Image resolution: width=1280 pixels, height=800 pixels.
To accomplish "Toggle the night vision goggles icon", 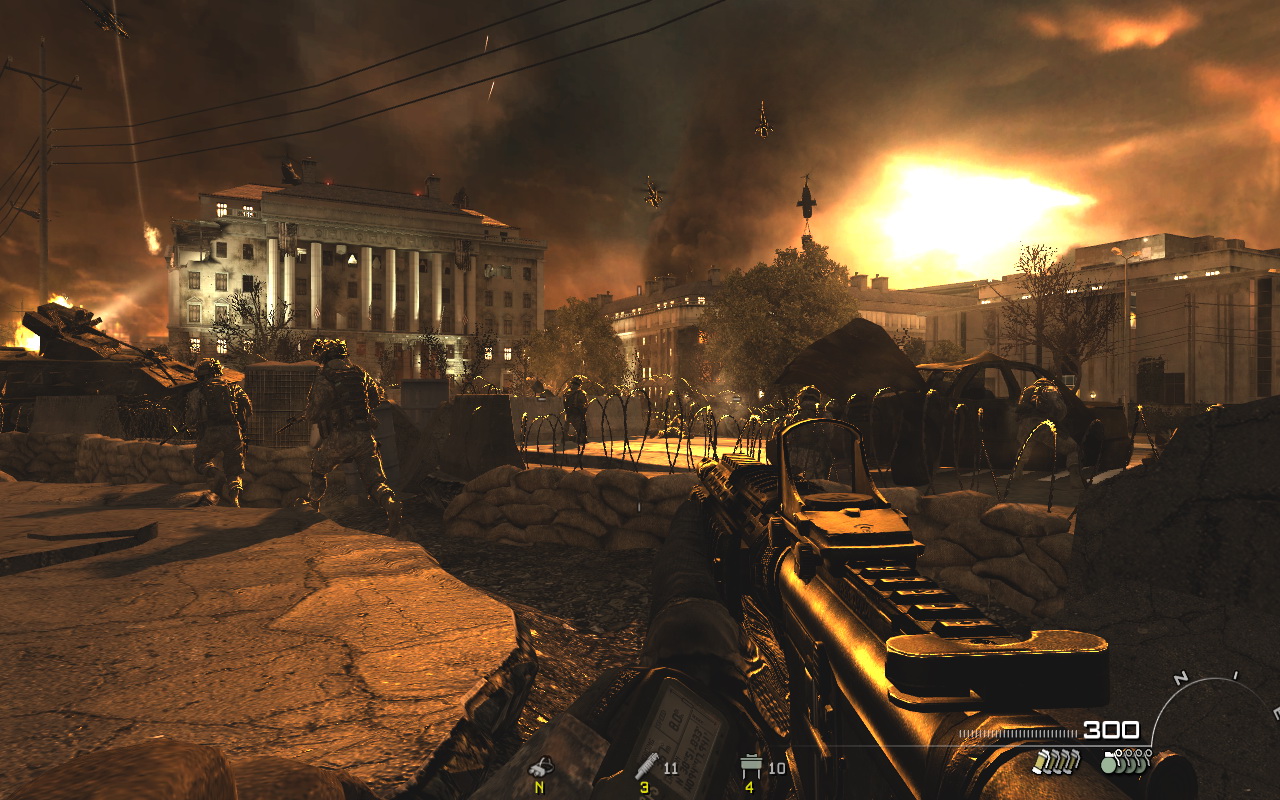I will 540,767.
